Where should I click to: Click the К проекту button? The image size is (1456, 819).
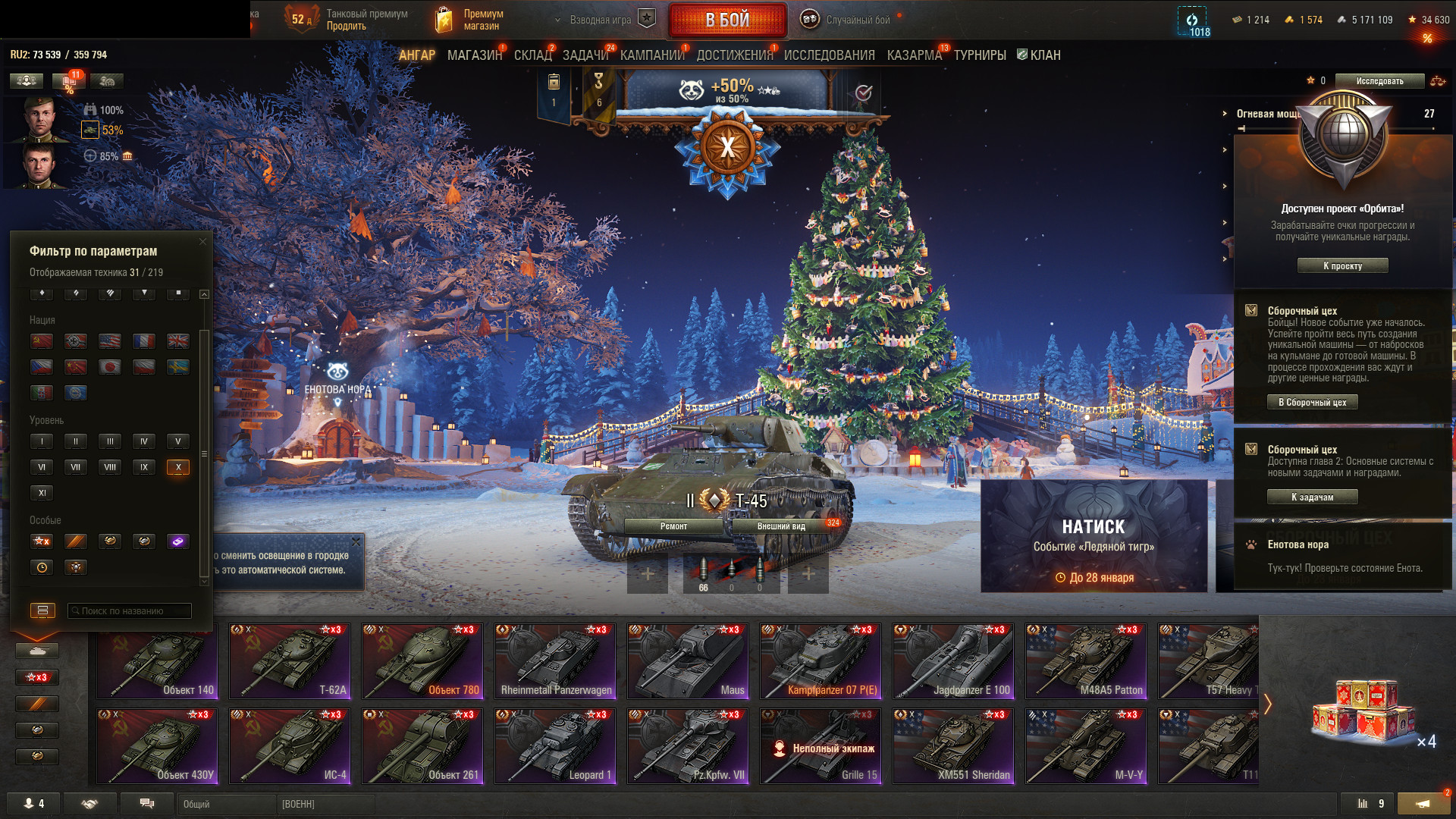click(x=1342, y=266)
